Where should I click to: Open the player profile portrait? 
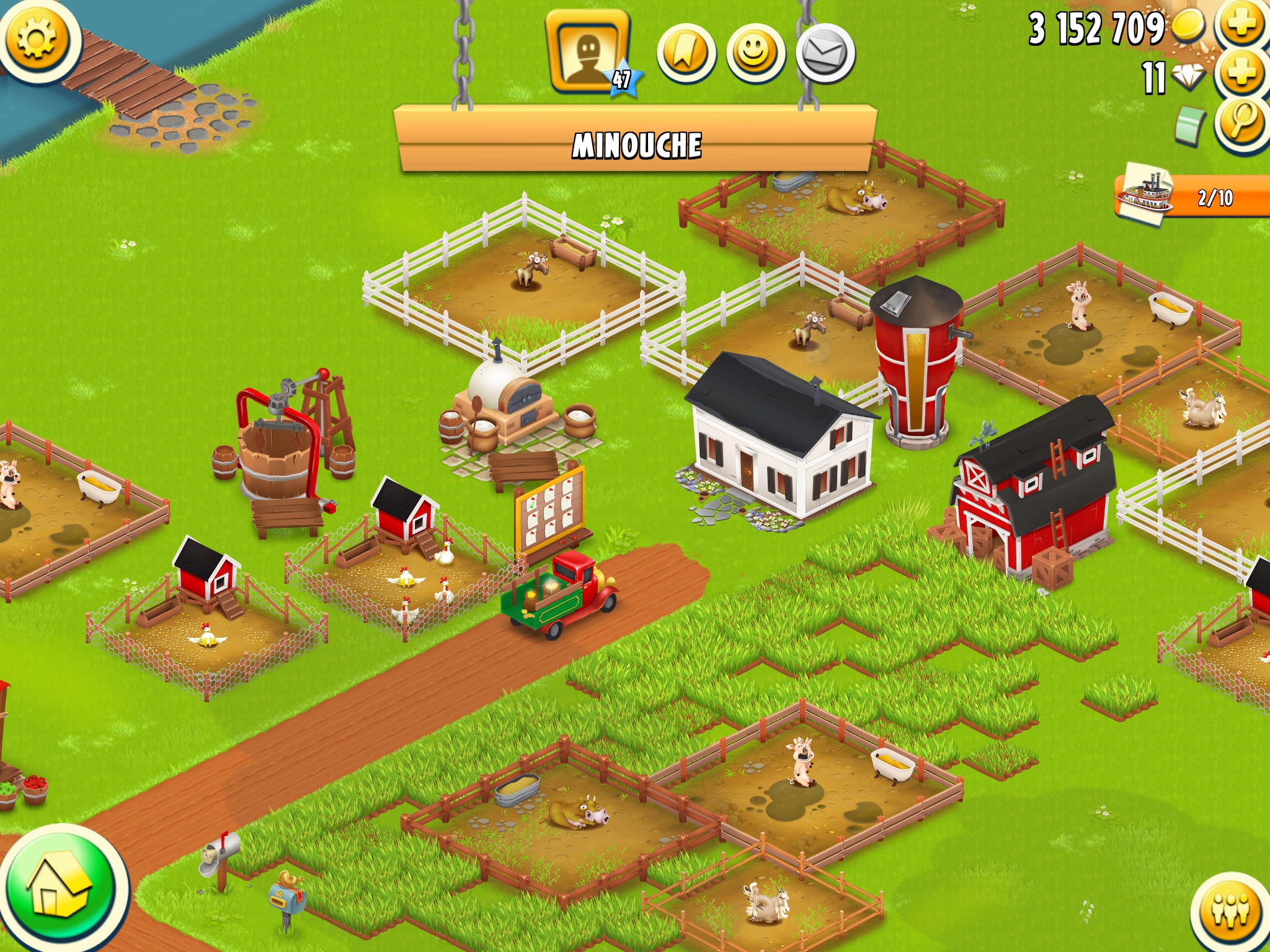[587, 53]
